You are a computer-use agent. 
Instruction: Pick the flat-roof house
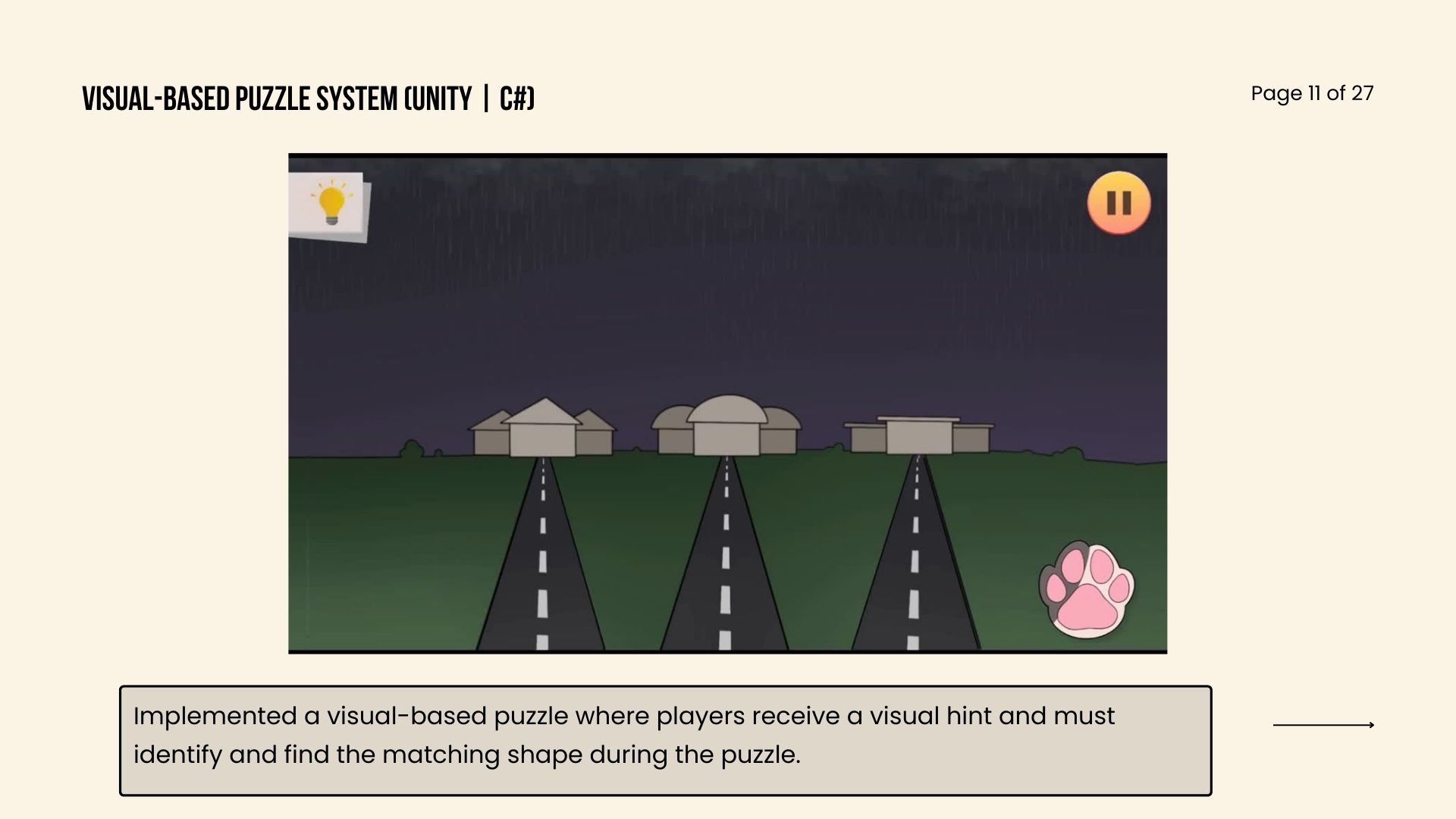918,435
